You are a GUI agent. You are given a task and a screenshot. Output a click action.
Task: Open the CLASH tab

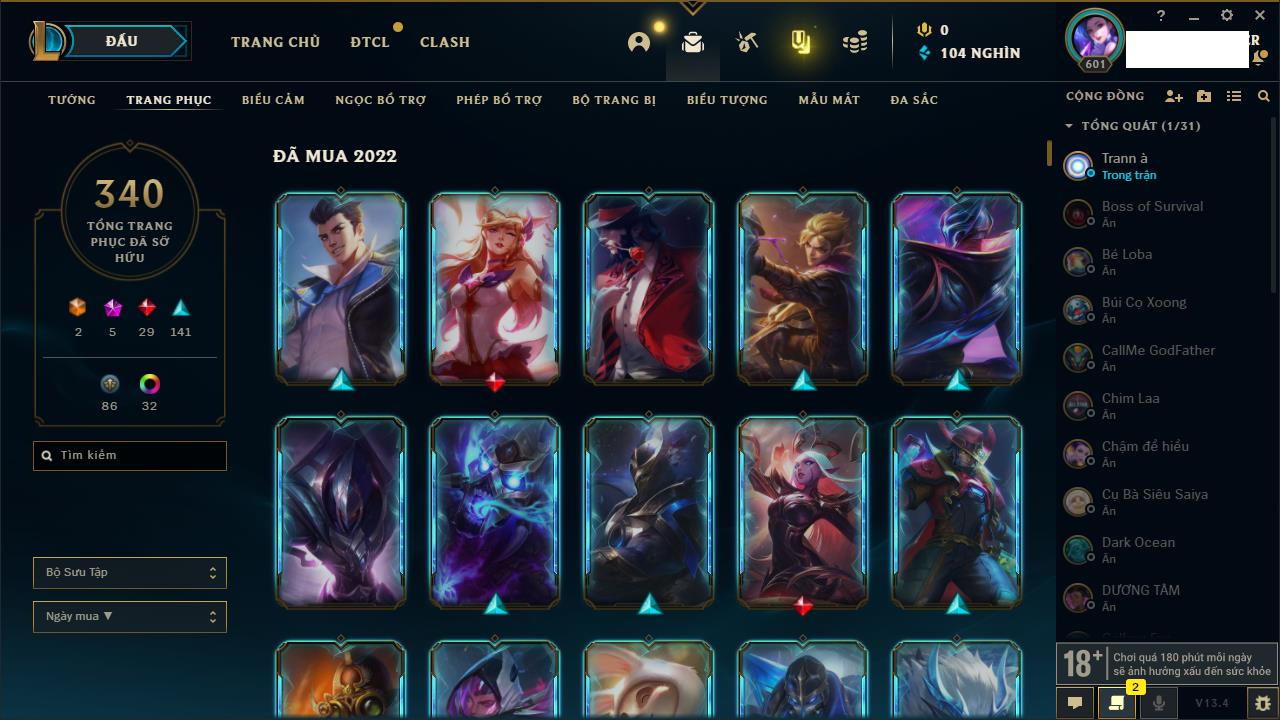444,42
